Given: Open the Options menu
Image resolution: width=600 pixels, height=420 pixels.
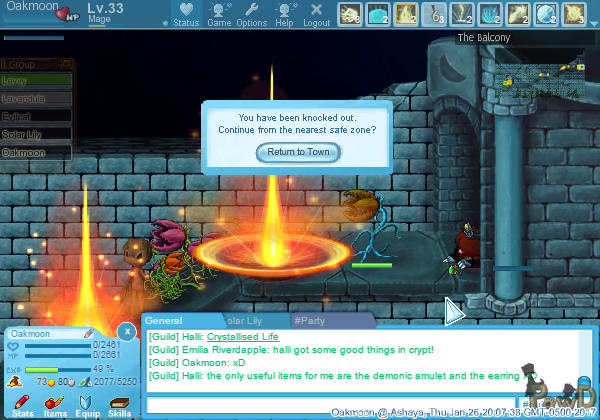Looking at the screenshot, I should pyautogui.click(x=252, y=15).
